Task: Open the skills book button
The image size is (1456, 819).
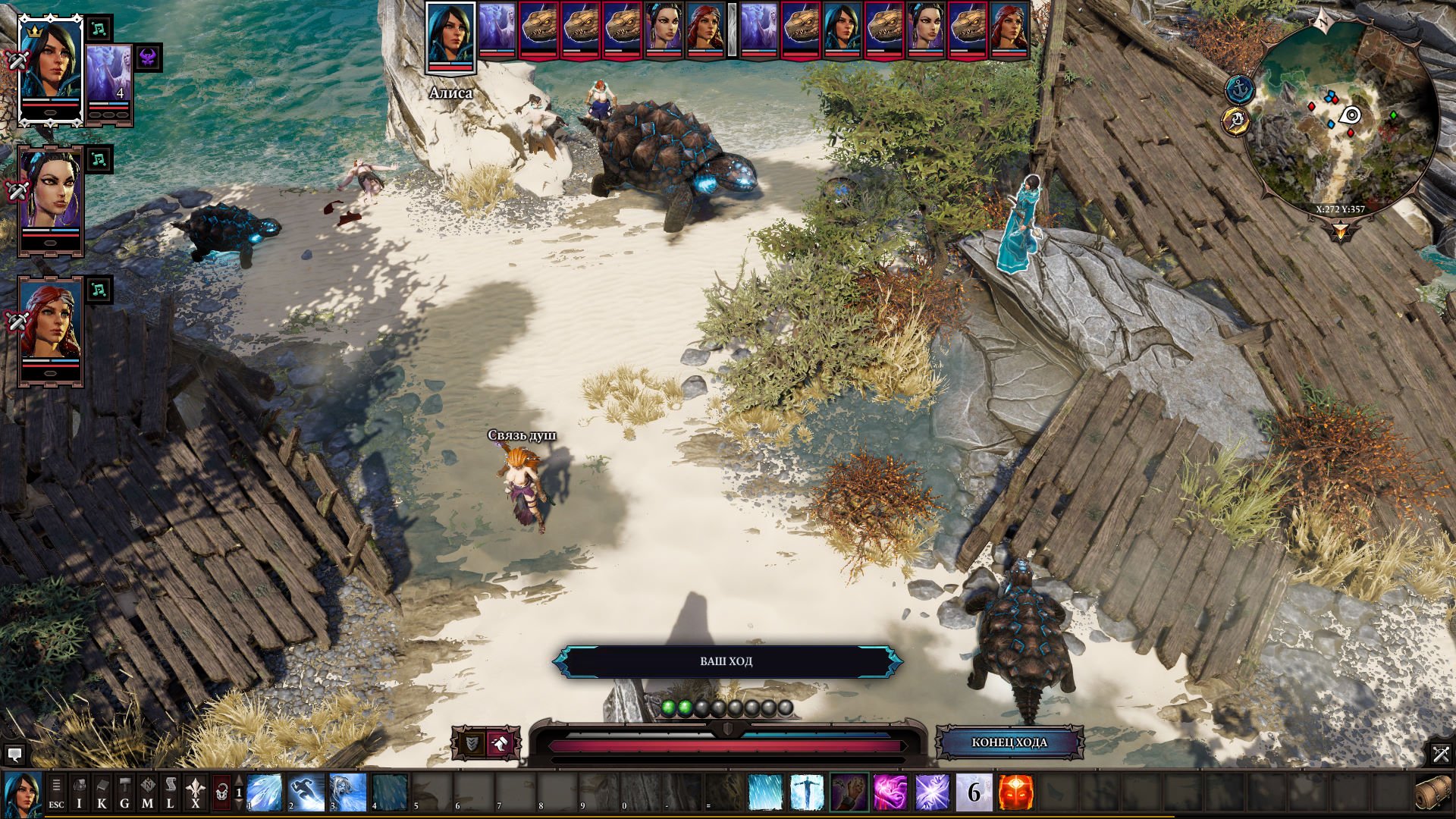Action: pyautogui.click(x=102, y=792)
